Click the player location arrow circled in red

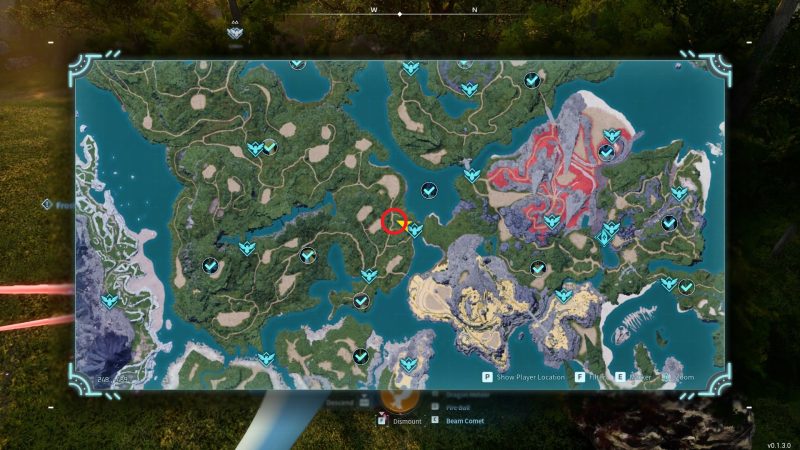394,221
